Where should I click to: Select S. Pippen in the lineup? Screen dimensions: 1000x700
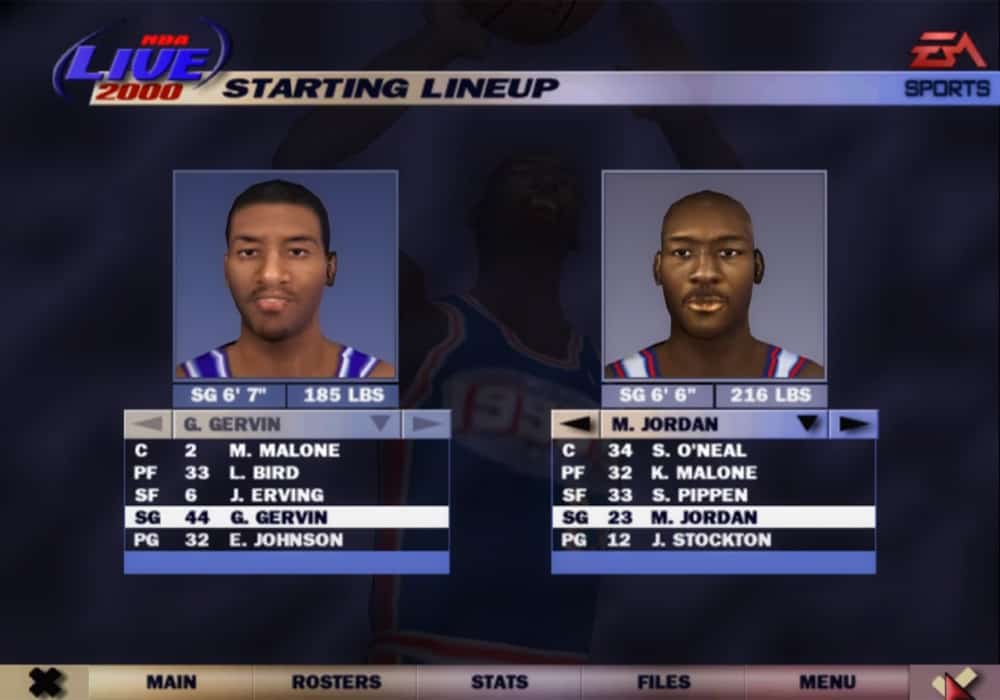point(713,495)
